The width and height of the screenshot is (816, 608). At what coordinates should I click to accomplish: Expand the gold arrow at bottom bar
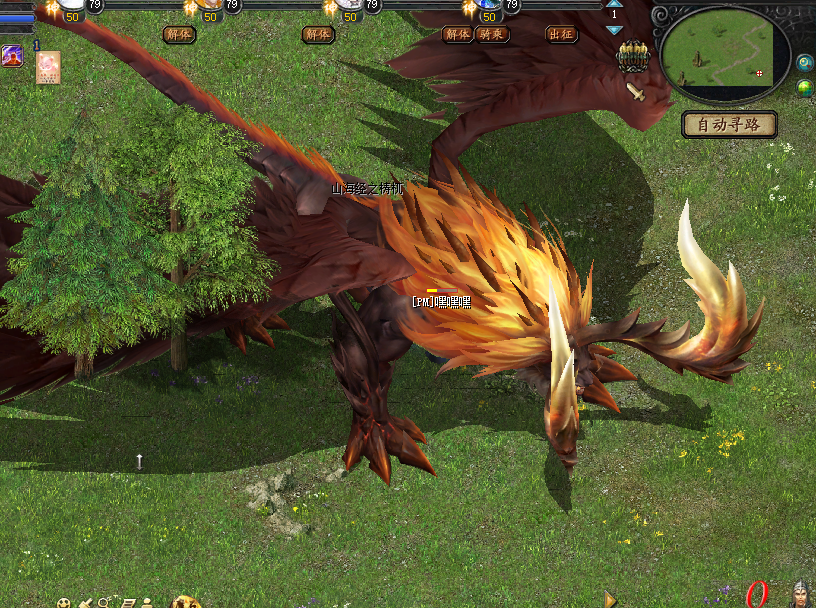(610, 599)
